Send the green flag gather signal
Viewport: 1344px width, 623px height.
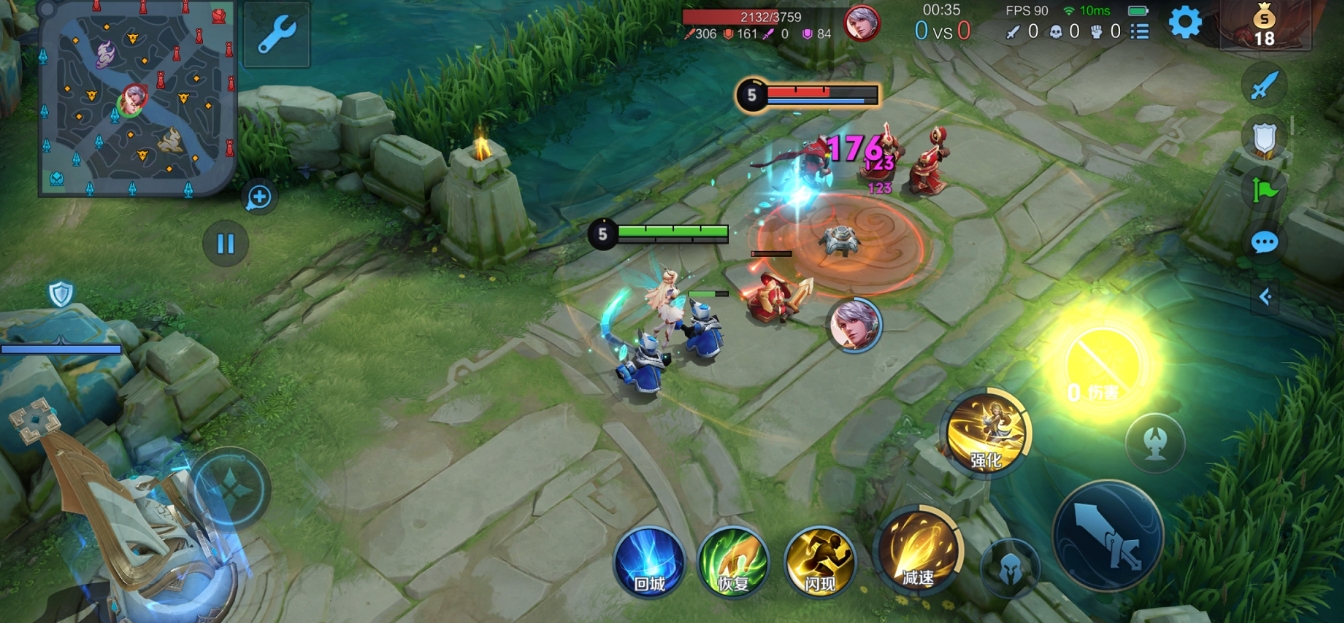pyautogui.click(x=1264, y=189)
